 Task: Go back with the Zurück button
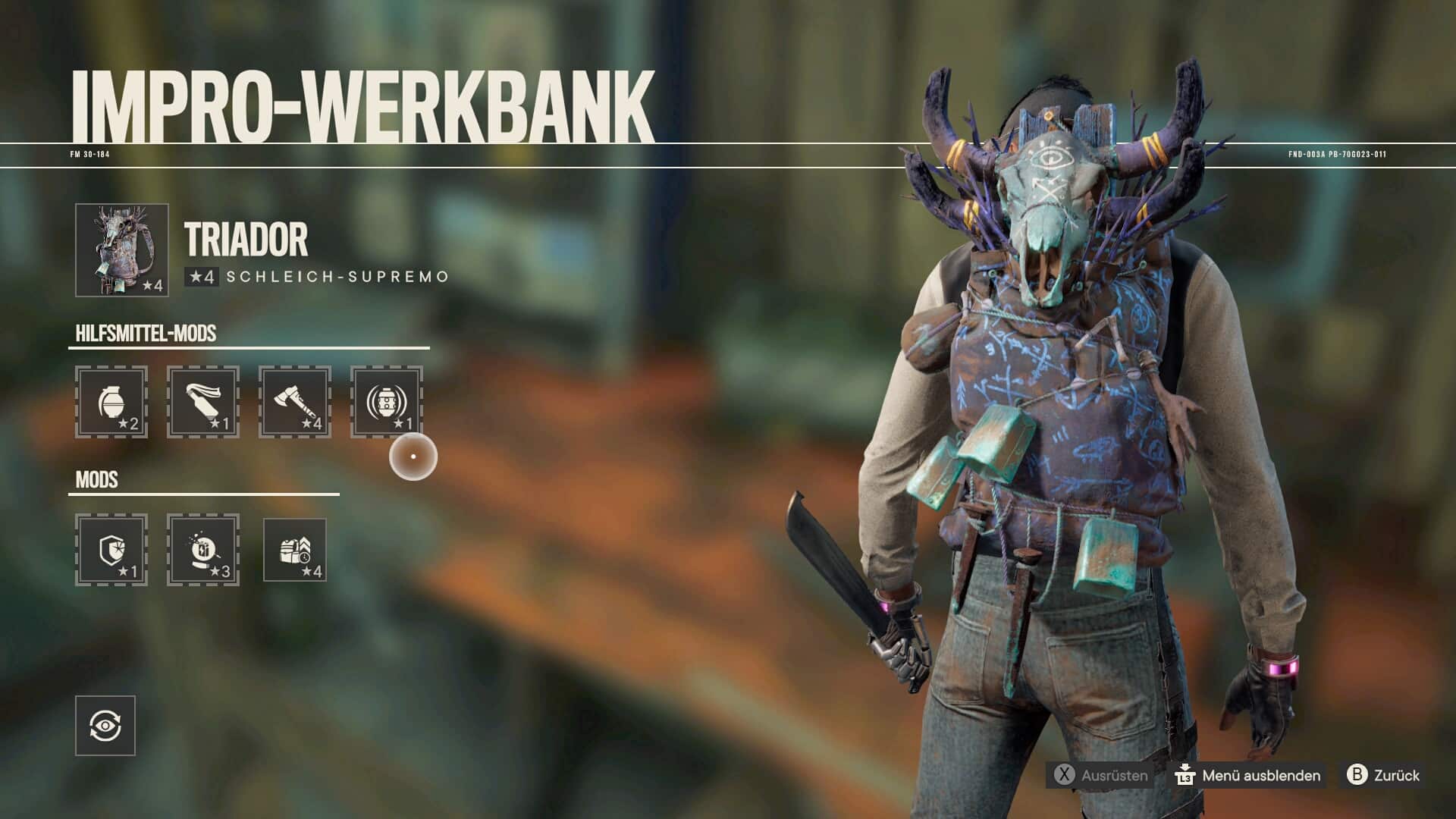[1383, 775]
